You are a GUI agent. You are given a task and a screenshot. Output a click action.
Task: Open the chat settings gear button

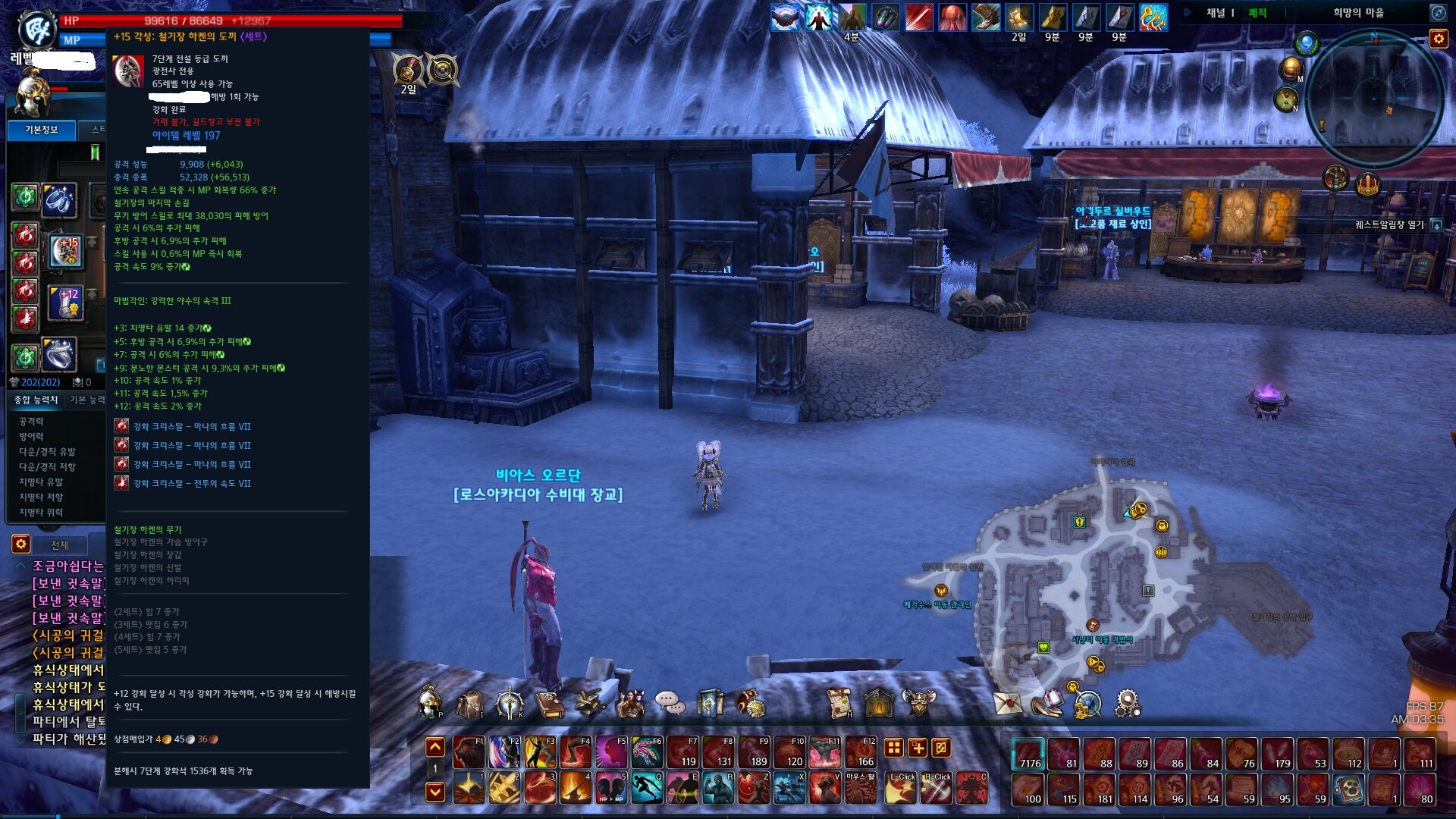click(x=20, y=544)
